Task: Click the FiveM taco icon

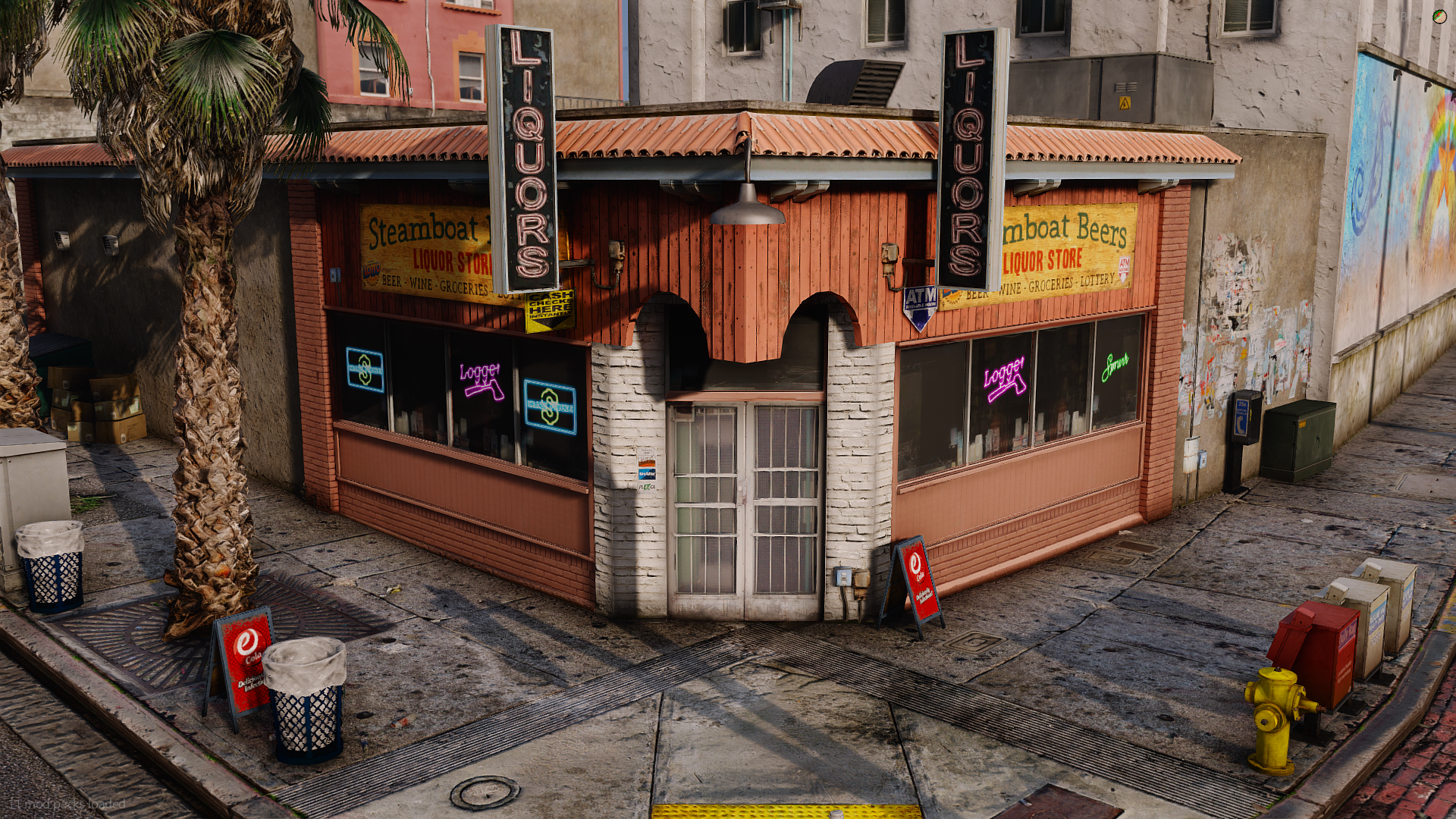Action: 1439,16
